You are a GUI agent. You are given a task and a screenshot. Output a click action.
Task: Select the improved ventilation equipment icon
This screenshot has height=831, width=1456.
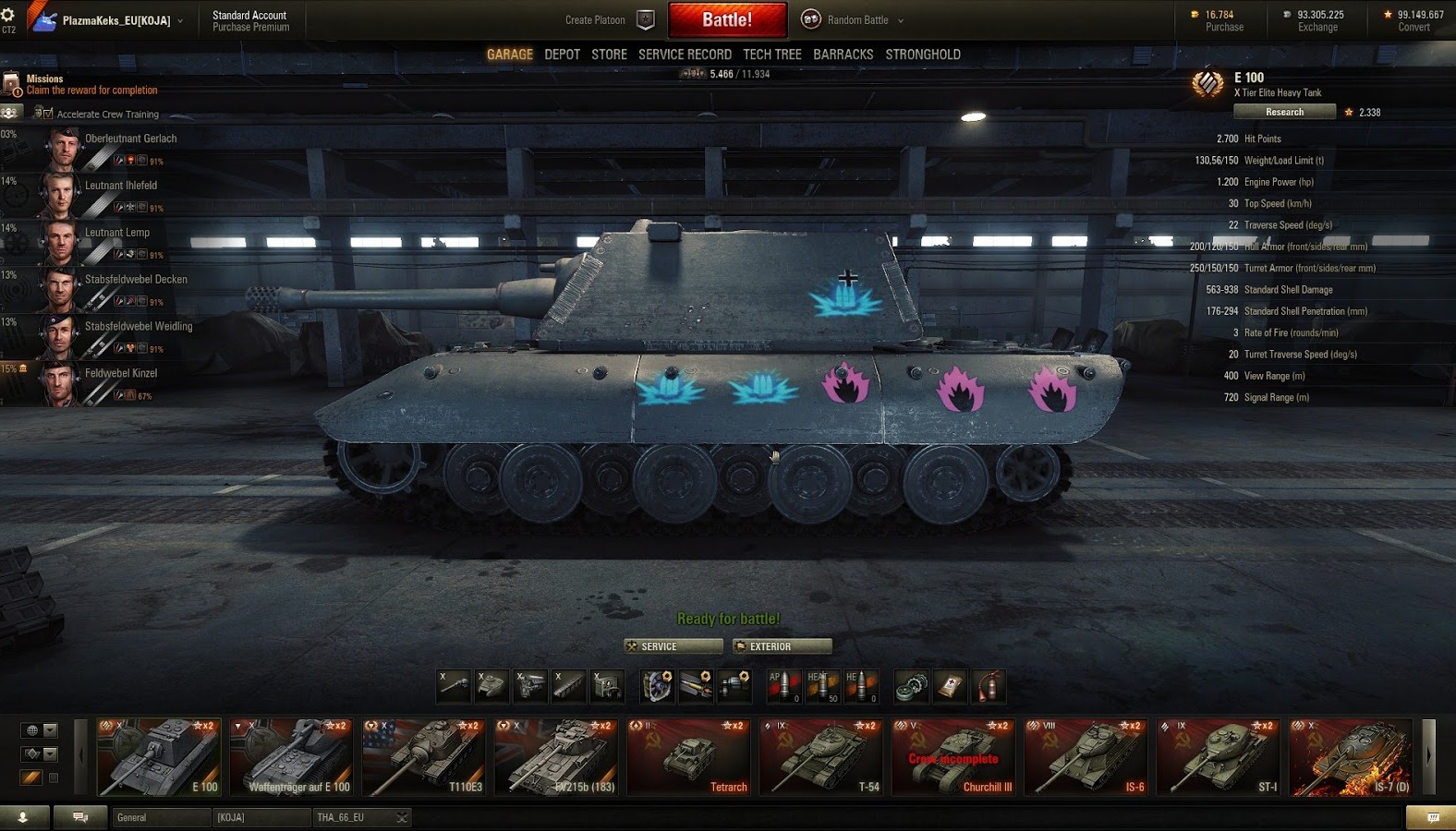656,685
